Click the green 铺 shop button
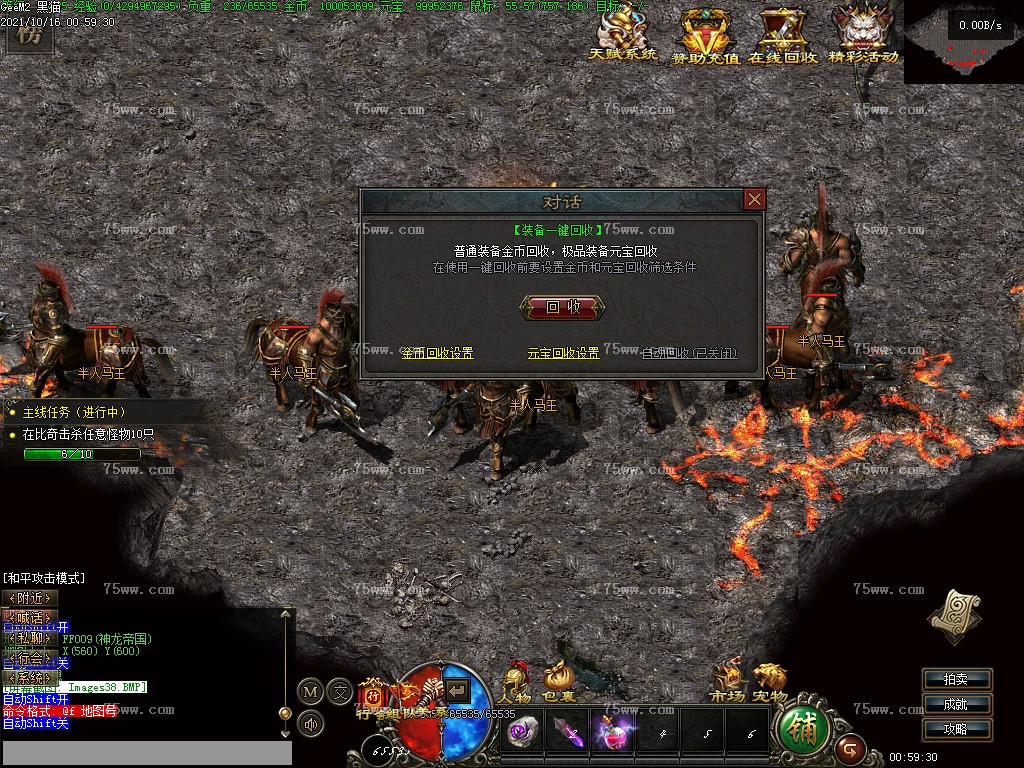The width and height of the screenshot is (1024, 768). 801,729
